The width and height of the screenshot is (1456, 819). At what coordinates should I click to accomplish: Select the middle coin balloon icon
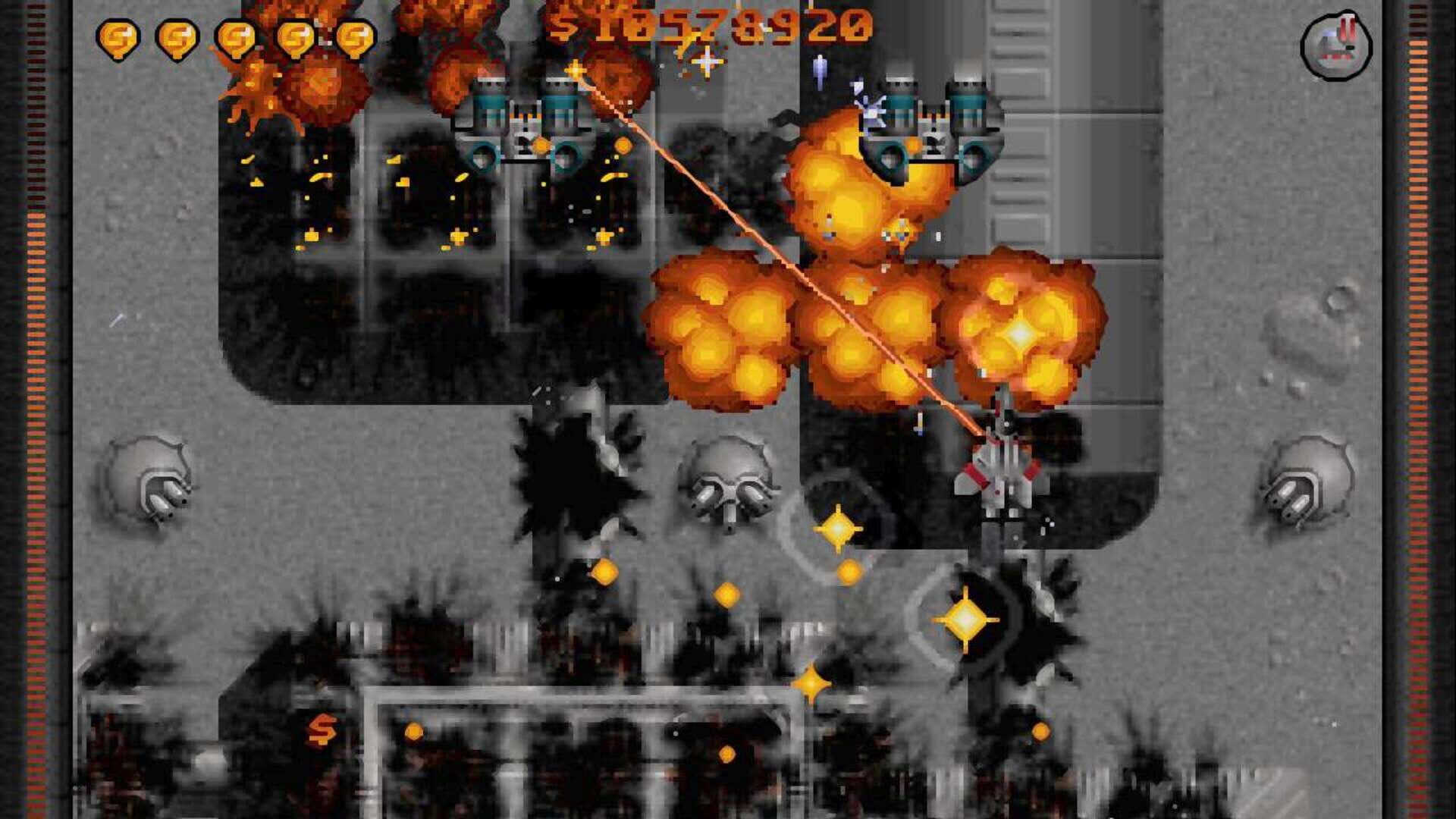237,33
